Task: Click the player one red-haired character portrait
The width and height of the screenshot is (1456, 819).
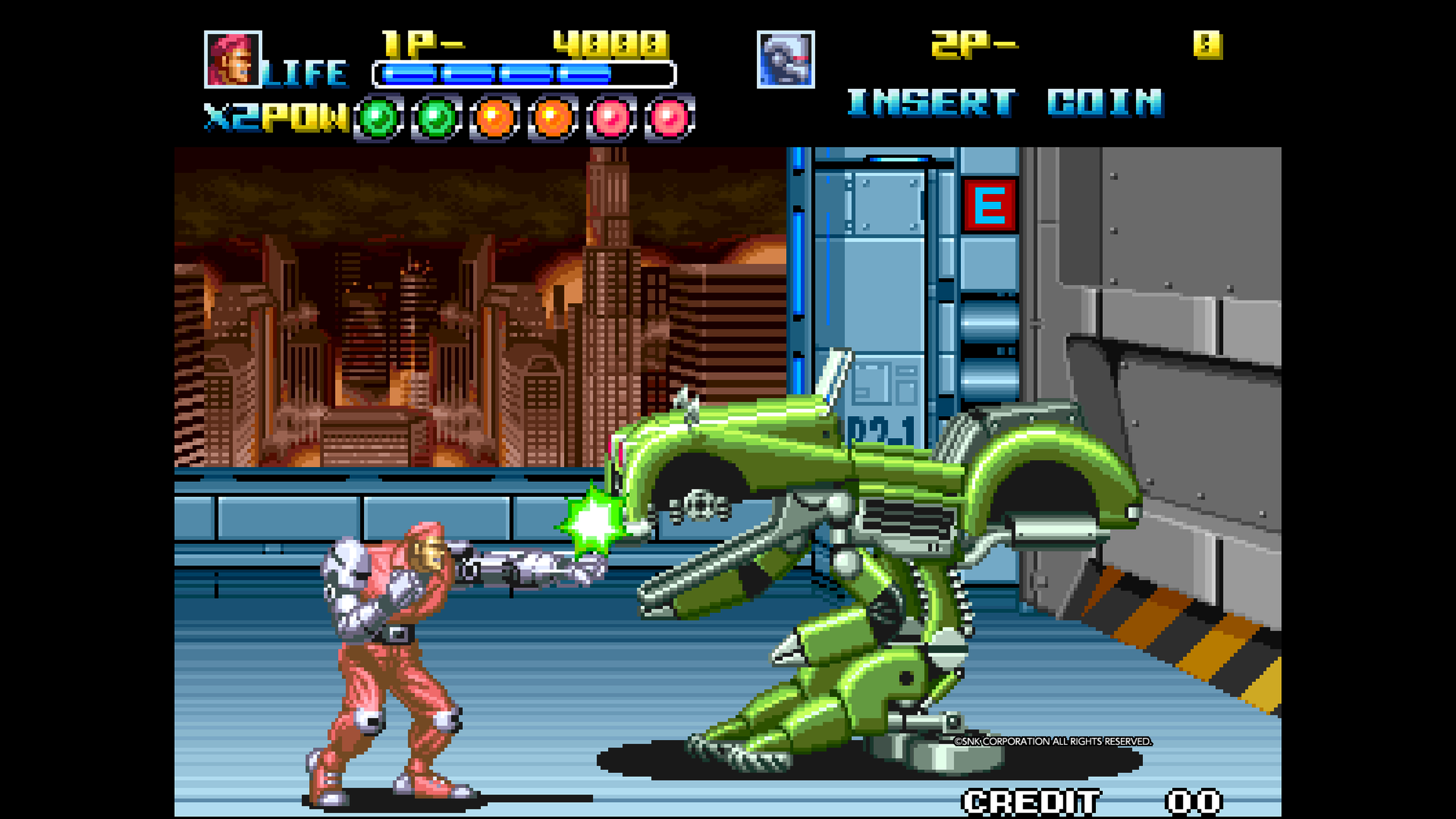Action: [232, 60]
